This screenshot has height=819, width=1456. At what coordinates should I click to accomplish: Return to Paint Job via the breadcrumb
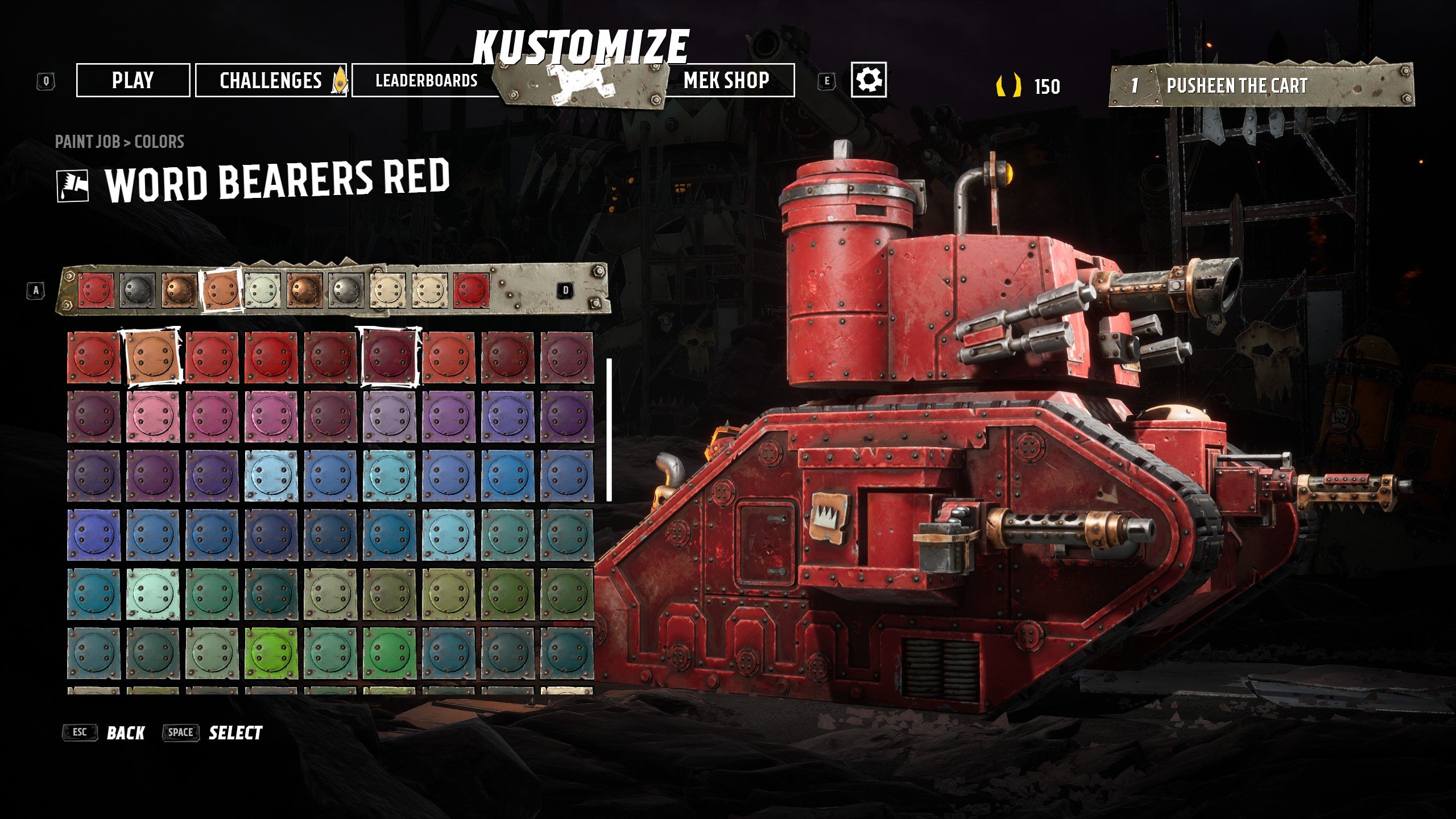click(87, 142)
